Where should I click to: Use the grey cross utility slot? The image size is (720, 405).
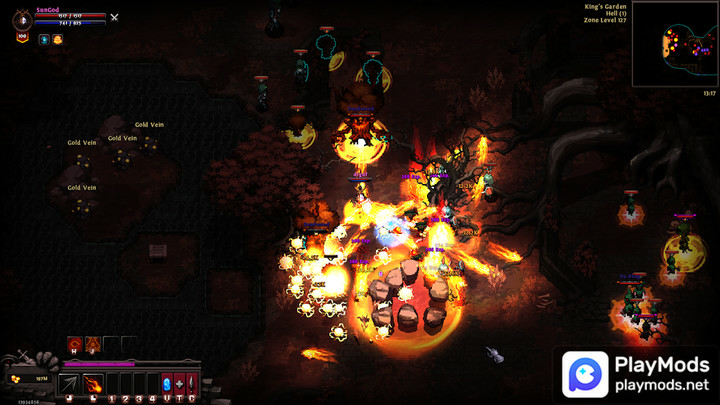click(179, 383)
